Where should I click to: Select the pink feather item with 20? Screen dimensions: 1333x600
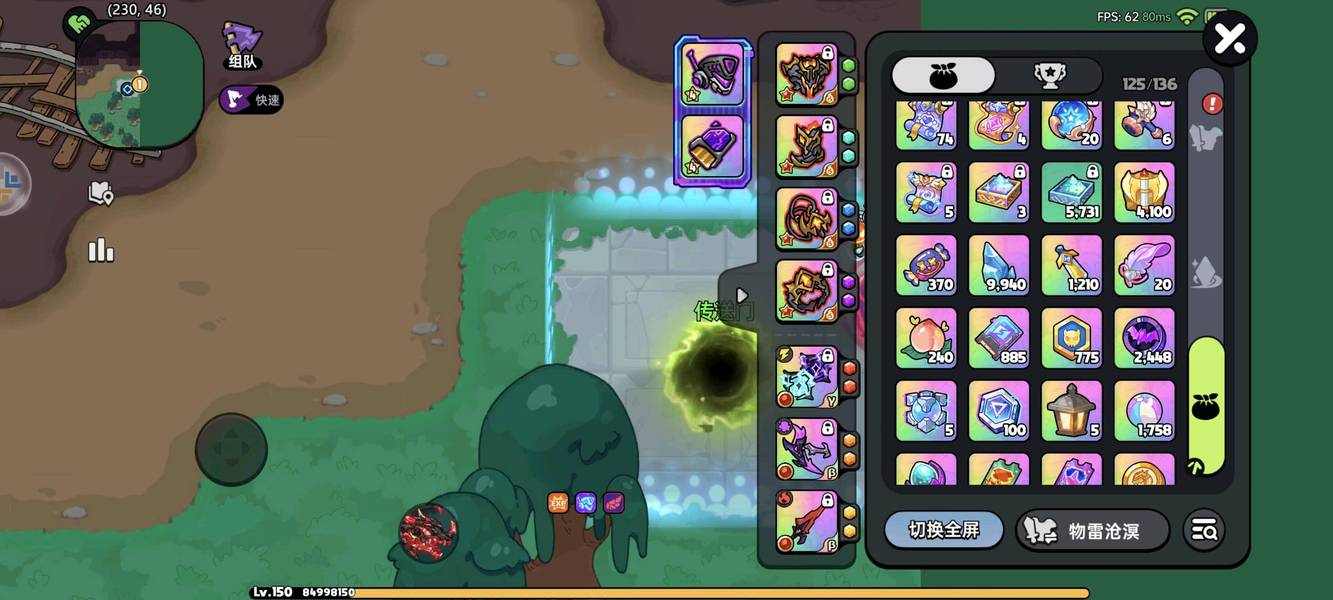1144,266
